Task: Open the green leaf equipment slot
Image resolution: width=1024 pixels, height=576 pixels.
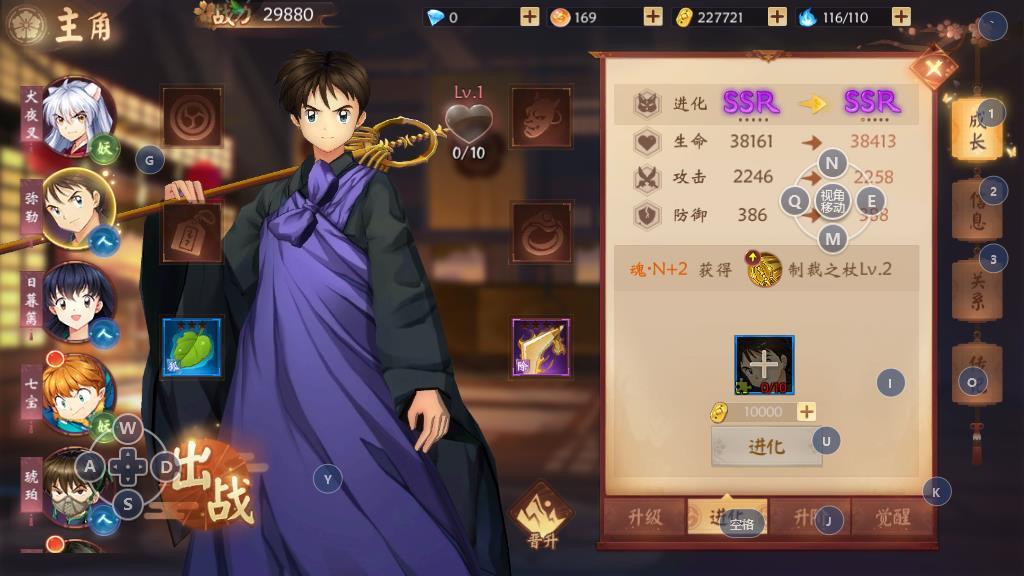Action: [x=191, y=348]
